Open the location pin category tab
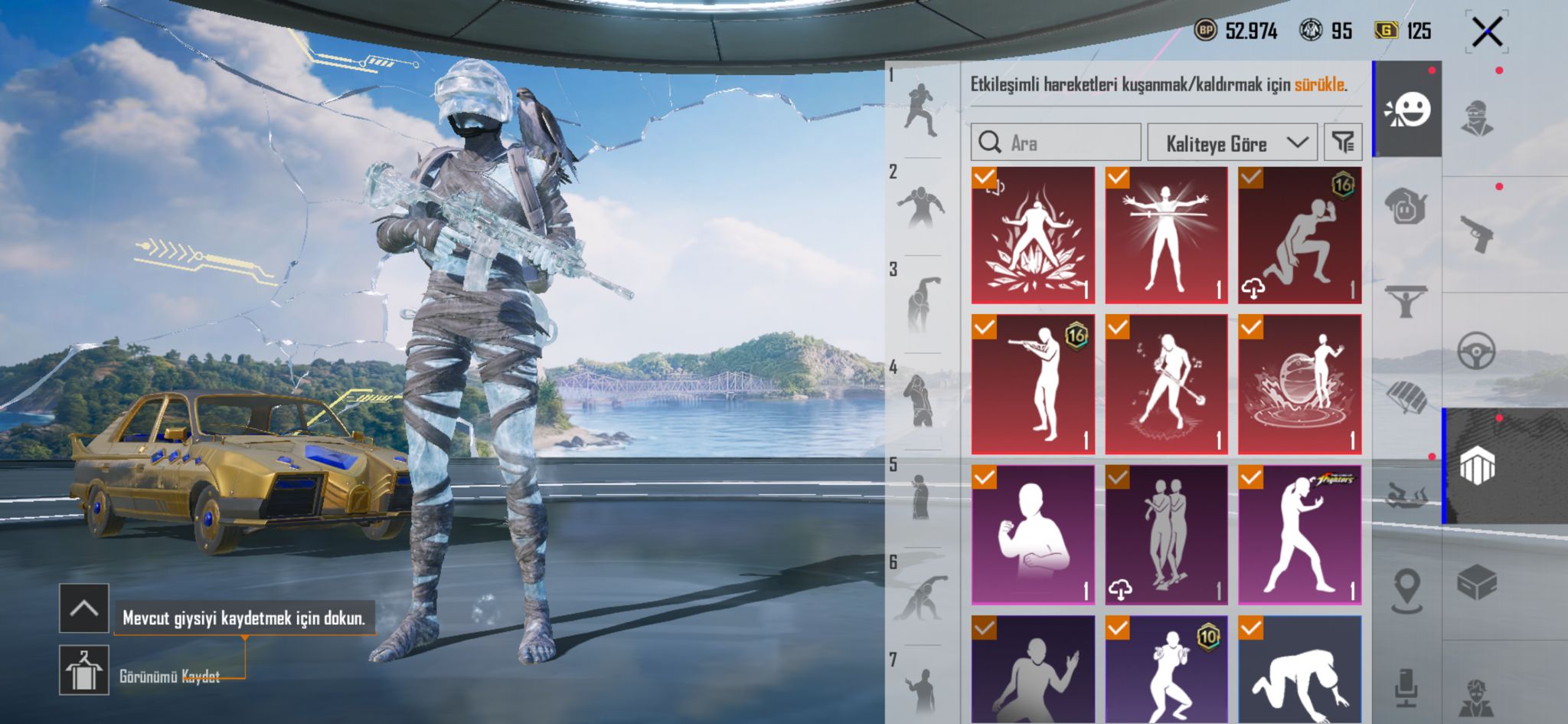1568x724 pixels. tap(1406, 591)
